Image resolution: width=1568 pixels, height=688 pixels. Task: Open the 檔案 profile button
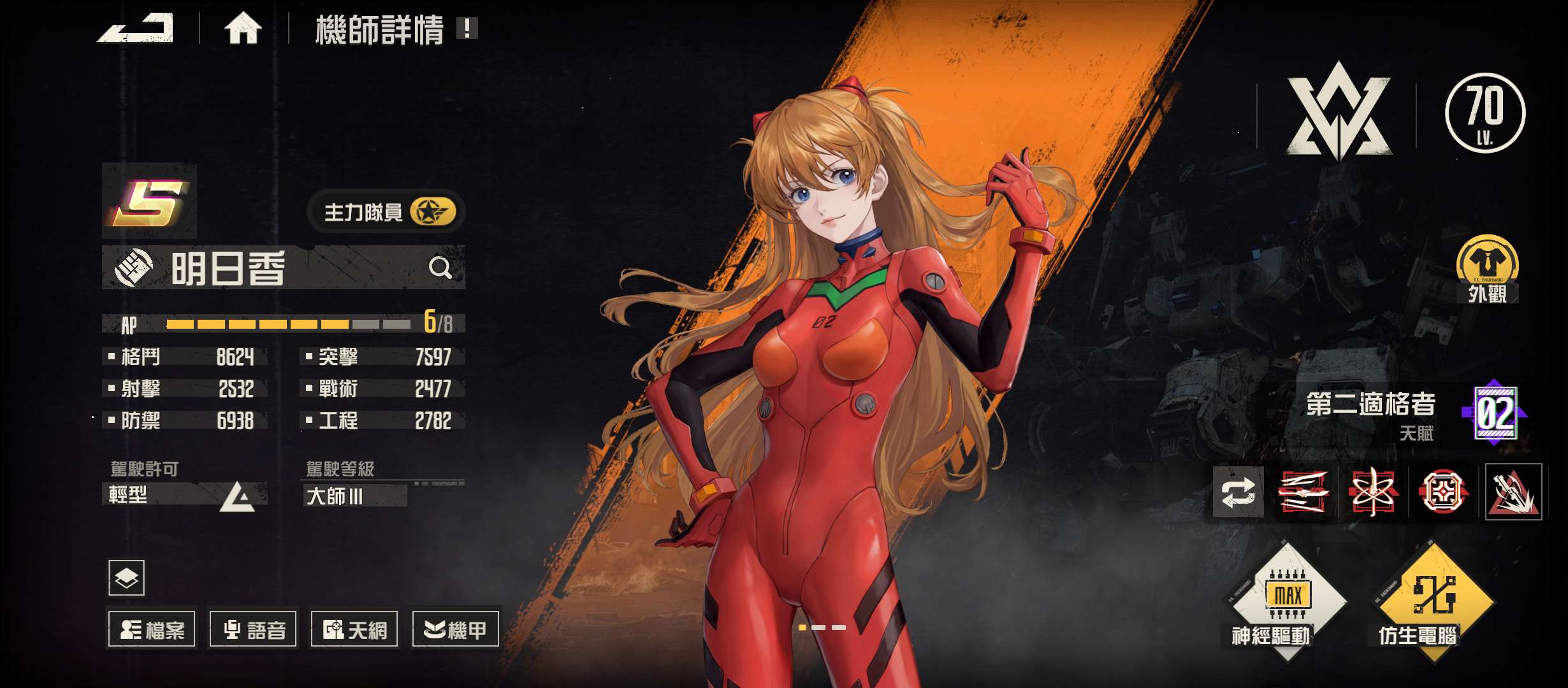coord(152,629)
